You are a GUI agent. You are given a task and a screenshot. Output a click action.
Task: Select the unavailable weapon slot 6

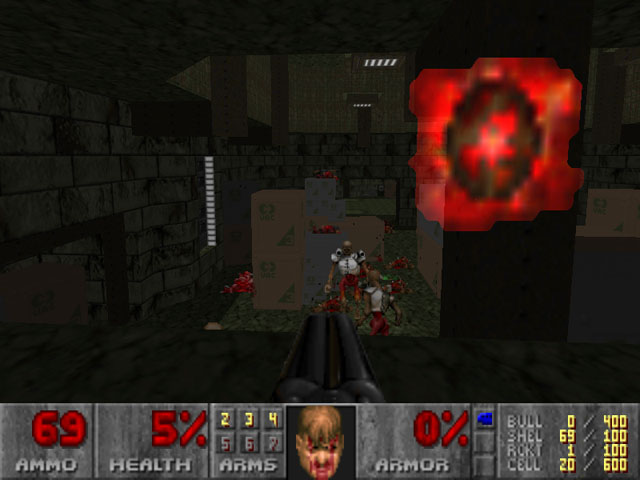click(x=248, y=441)
